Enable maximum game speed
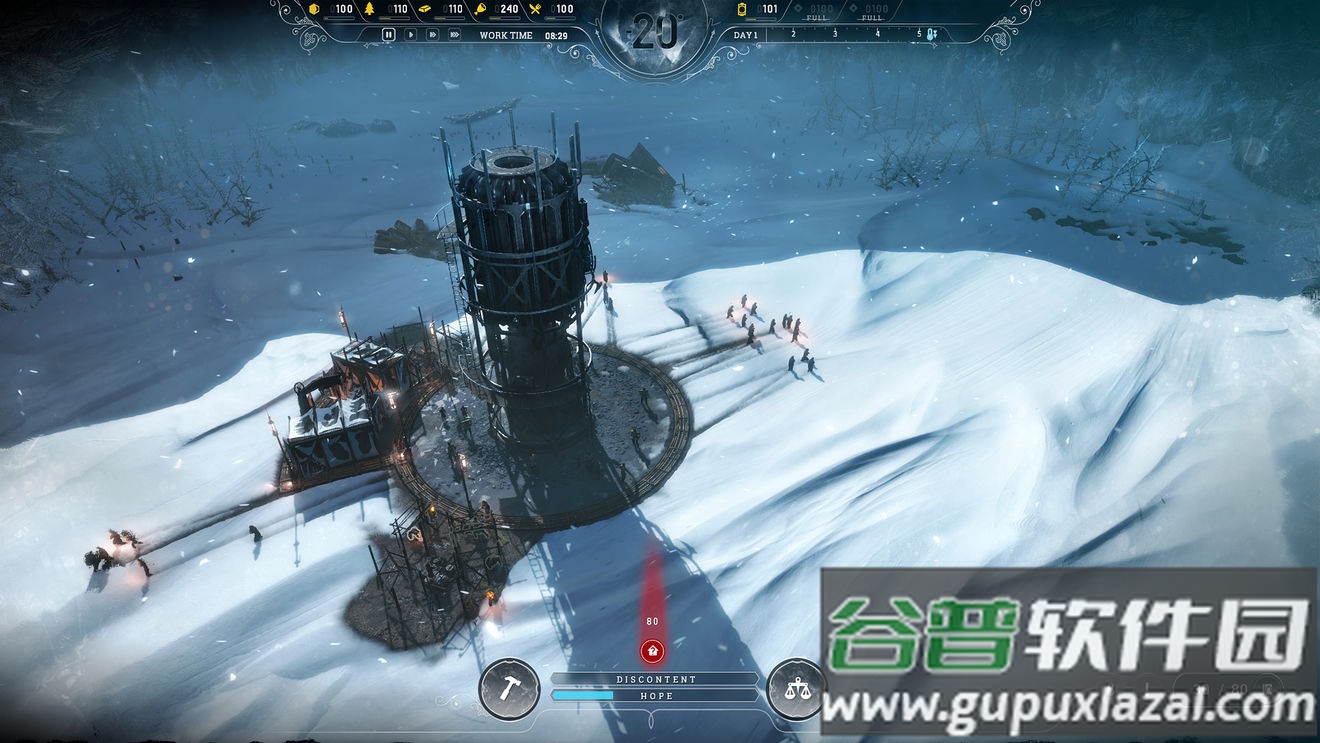The image size is (1320, 743). 453,33
